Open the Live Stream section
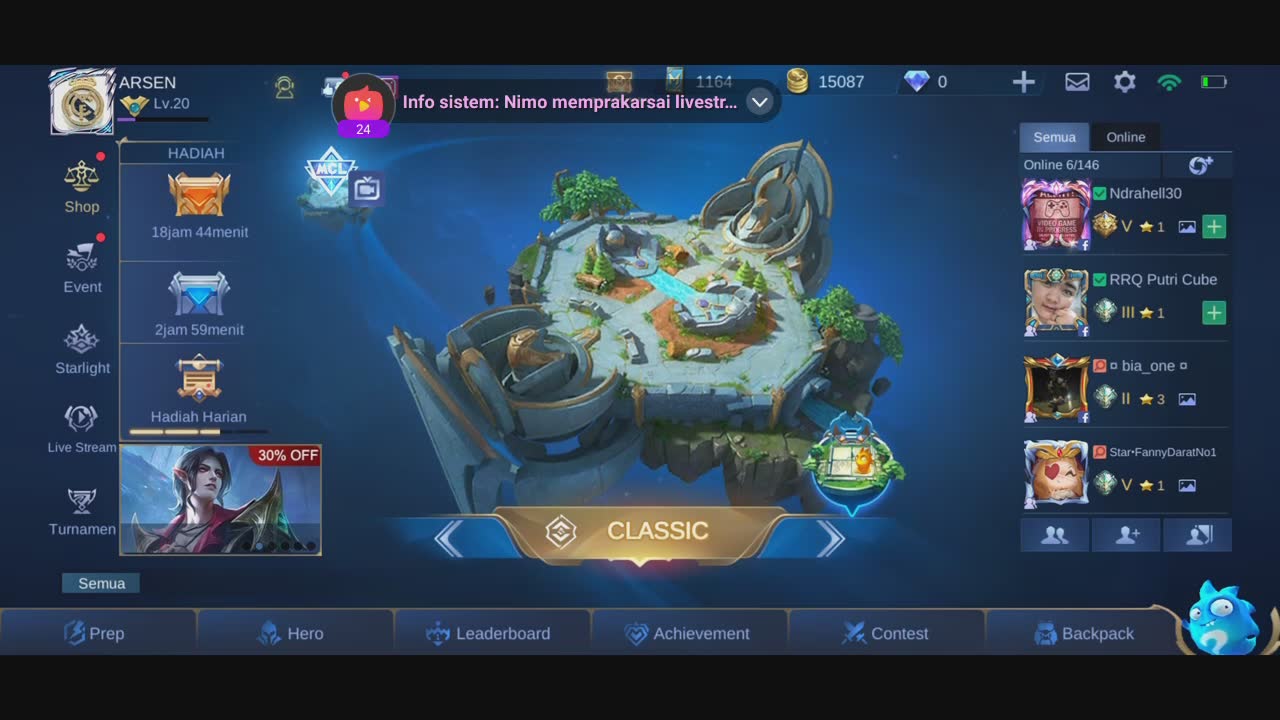Screen dimensions: 1280x720 click(x=82, y=428)
